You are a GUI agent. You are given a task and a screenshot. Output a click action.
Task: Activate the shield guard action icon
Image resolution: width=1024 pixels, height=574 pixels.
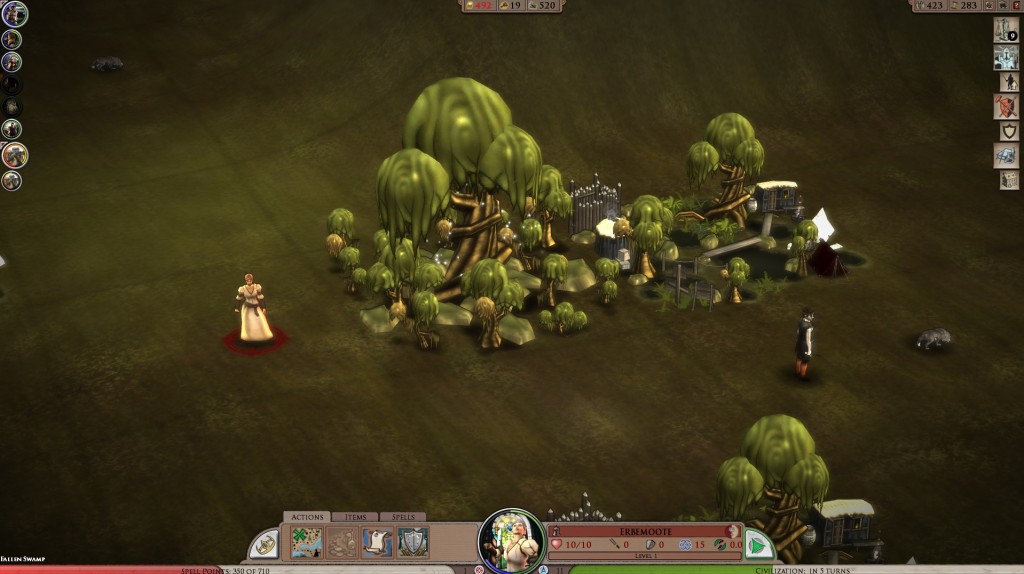[412, 543]
